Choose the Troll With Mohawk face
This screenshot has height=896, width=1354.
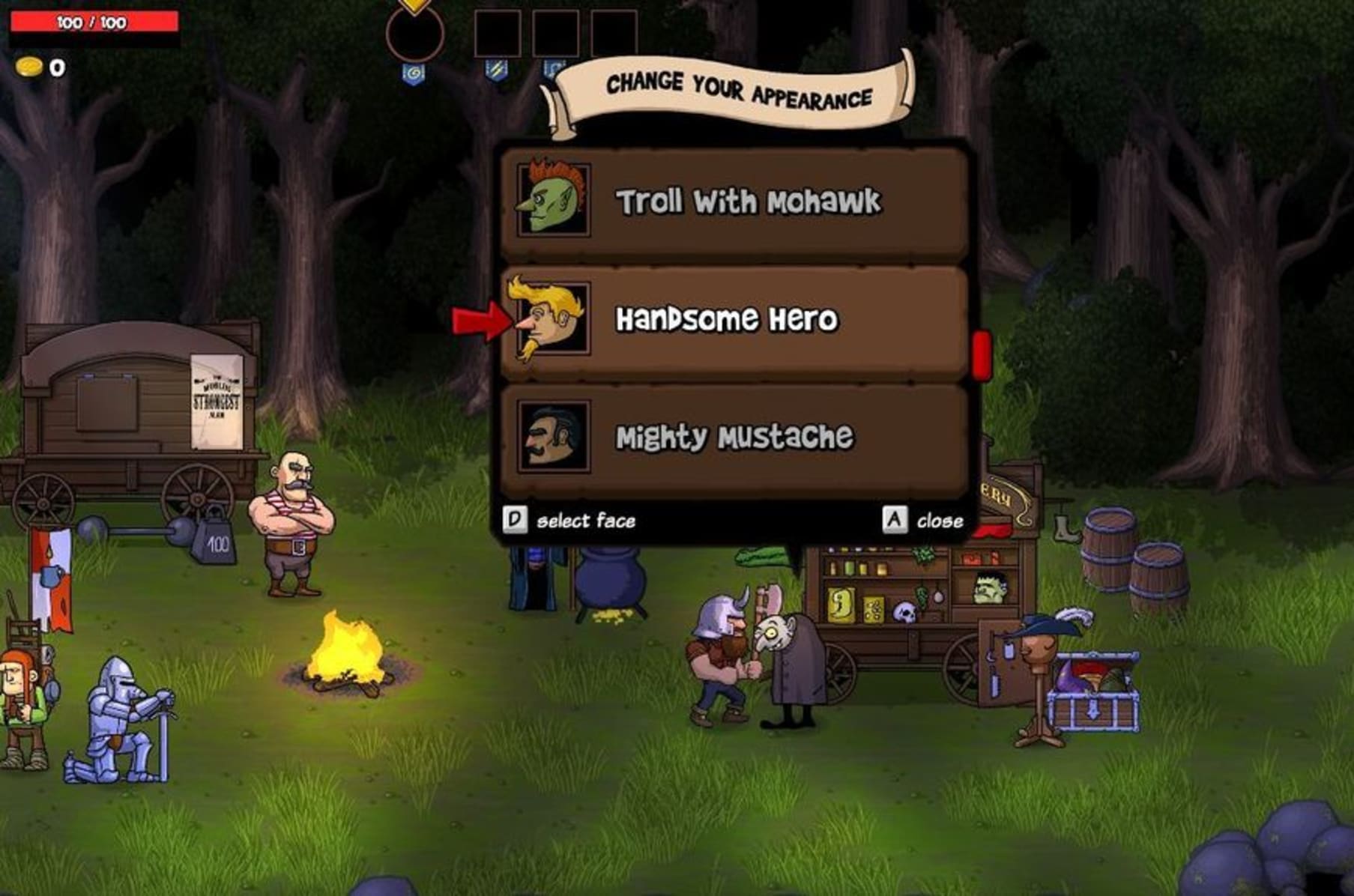[734, 202]
